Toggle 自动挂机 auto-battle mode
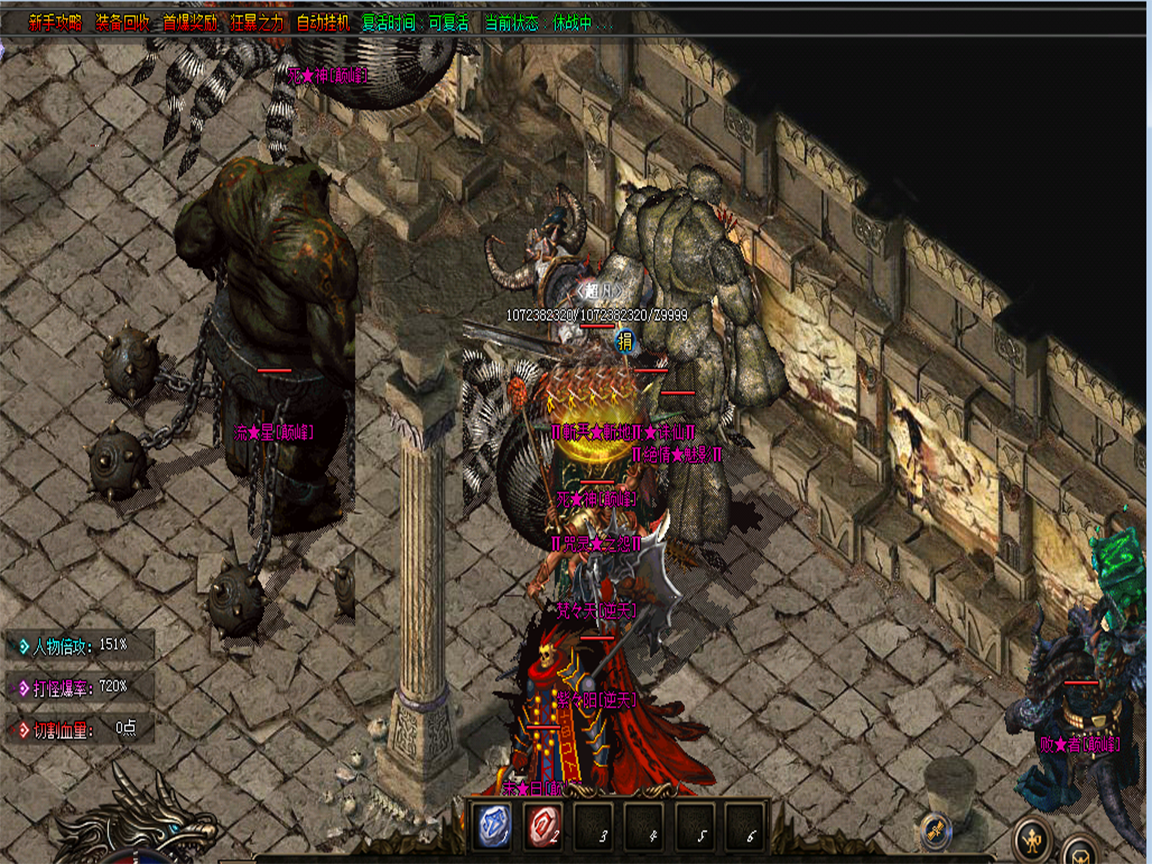 click(x=324, y=23)
